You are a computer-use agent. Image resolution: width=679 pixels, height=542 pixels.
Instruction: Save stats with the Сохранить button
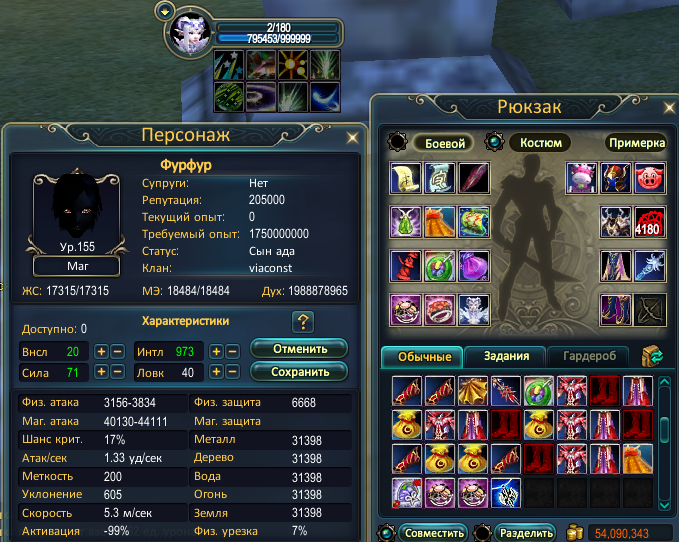point(298,372)
